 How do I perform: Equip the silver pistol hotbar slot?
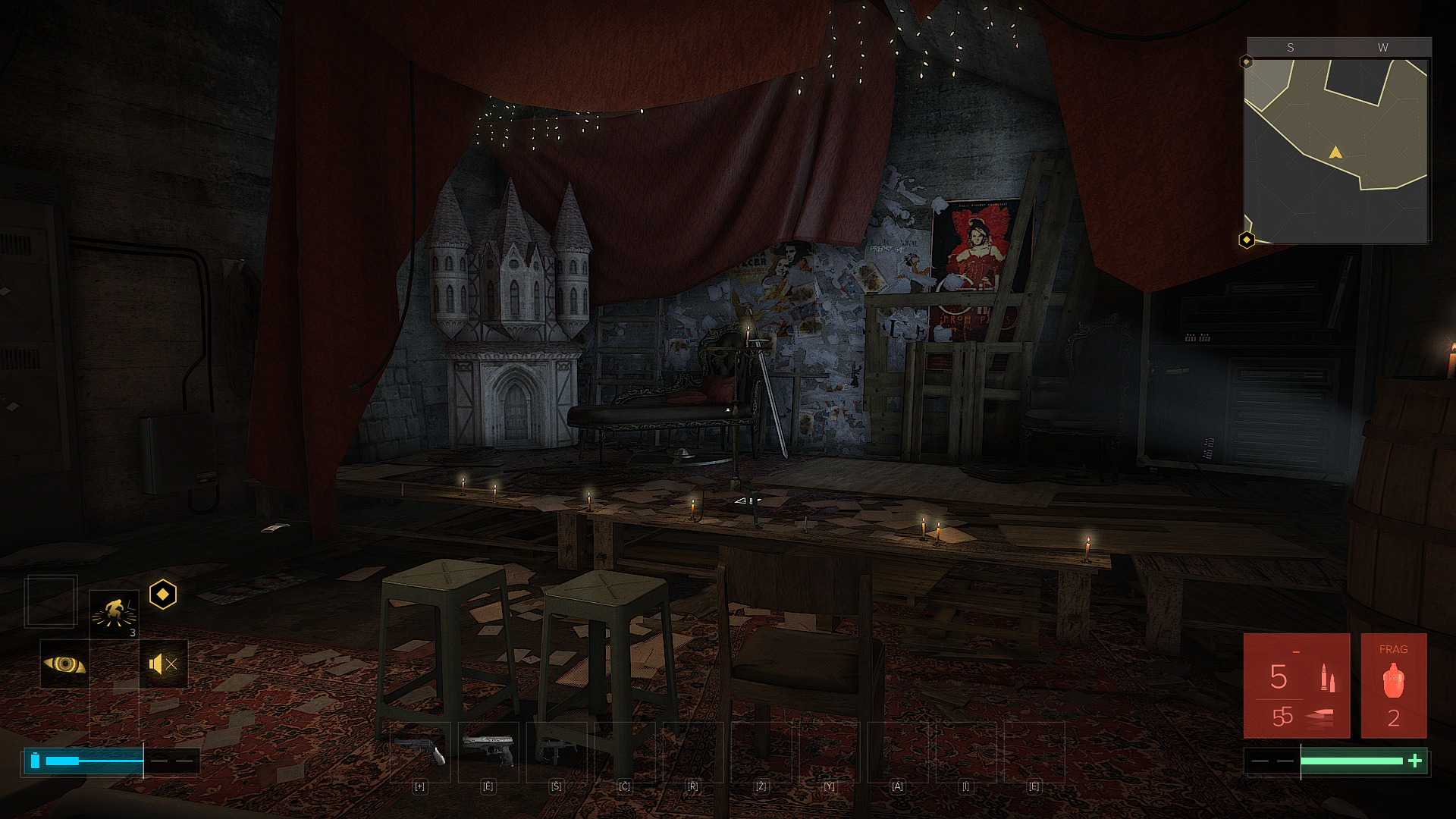(488, 751)
